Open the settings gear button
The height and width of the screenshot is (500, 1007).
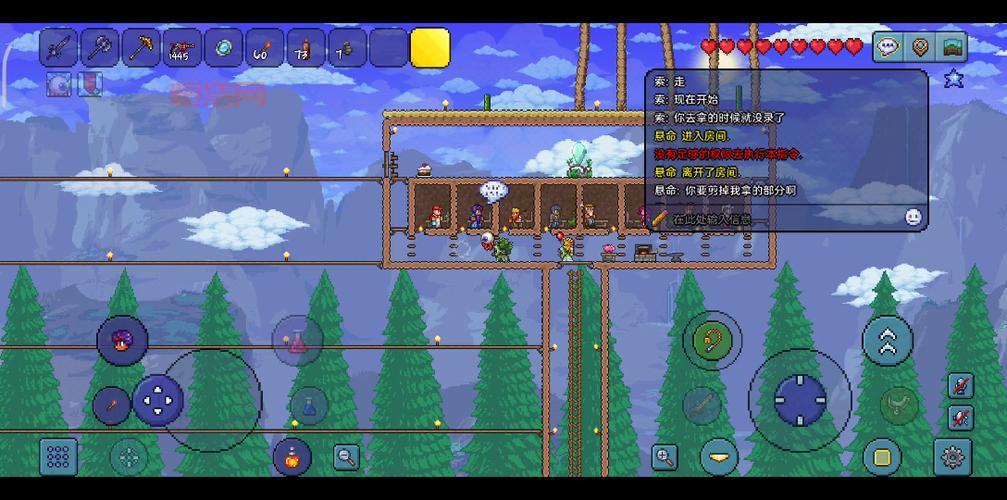(x=952, y=456)
